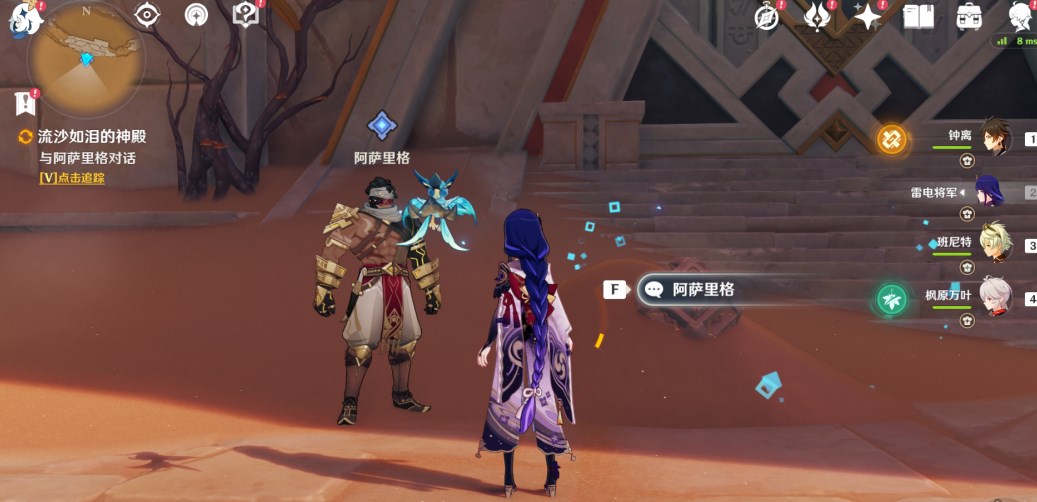Open the compass events icon
Viewport: 1037px width, 502px height.
coord(767,16)
